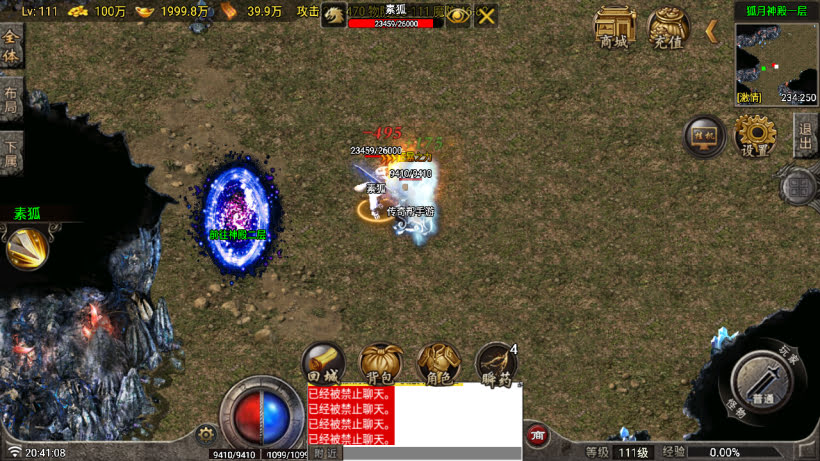The image size is (820, 461).
Task: Use the 回城 town return scroll
Action: coord(324,364)
